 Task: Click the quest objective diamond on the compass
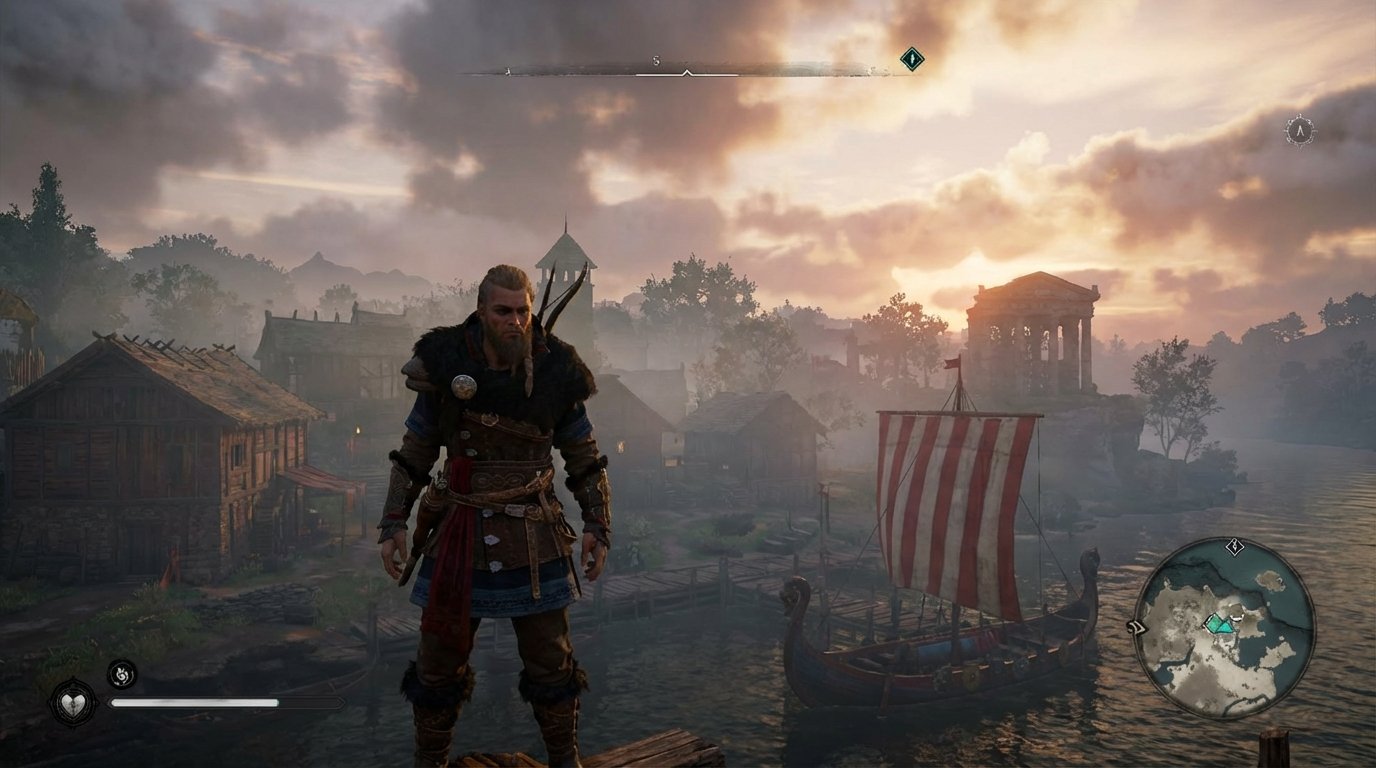[911, 58]
